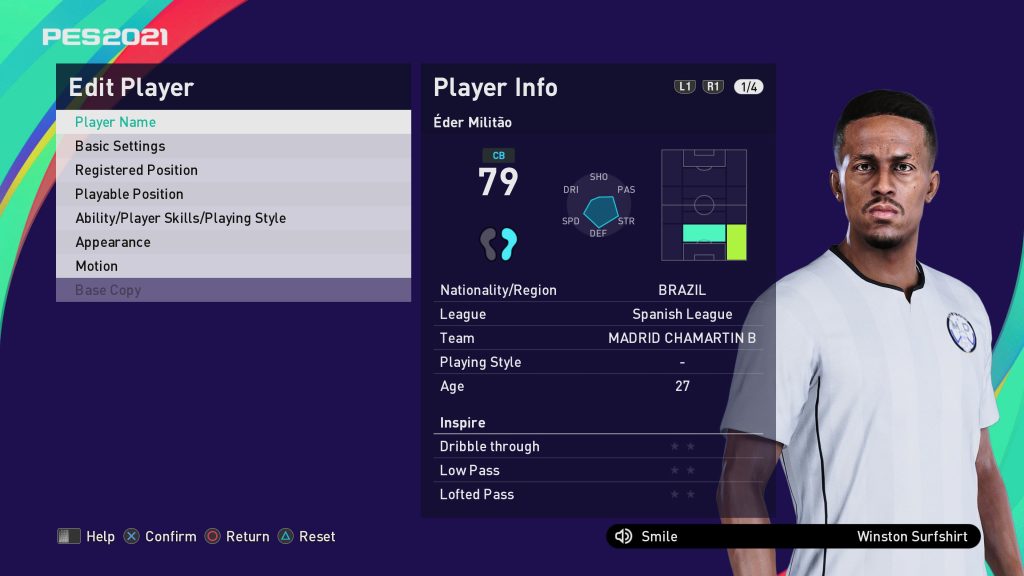The height and width of the screenshot is (576, 1024).
Task: Click the Nationality/Region row showing BRAZIL
Action: (597, 290)
